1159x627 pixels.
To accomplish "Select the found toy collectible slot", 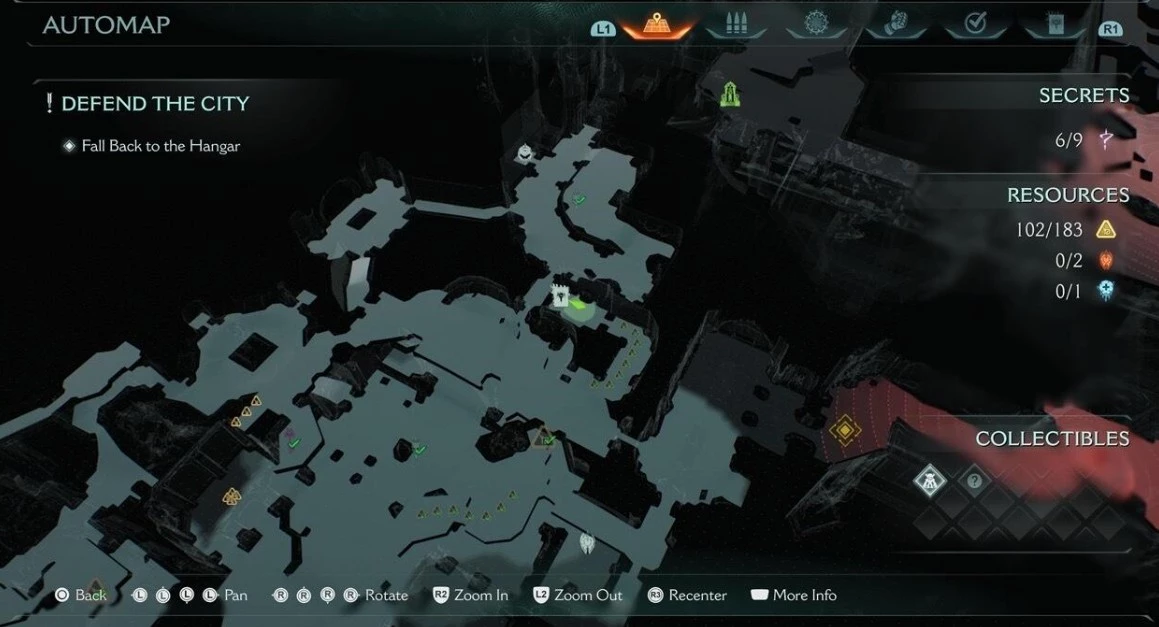I will coord(930,482).
